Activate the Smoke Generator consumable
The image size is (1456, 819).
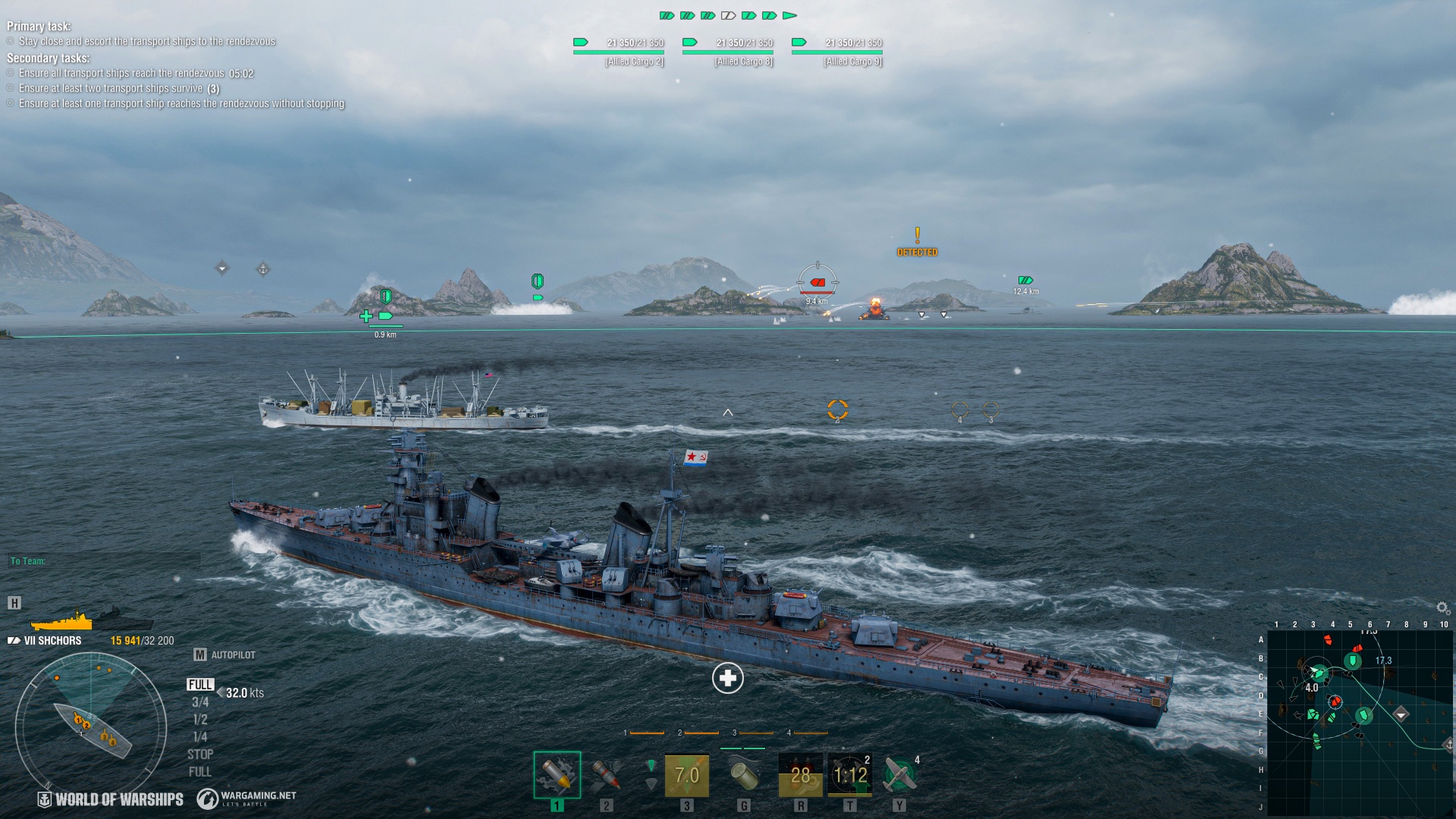click(x=744, y=775)
